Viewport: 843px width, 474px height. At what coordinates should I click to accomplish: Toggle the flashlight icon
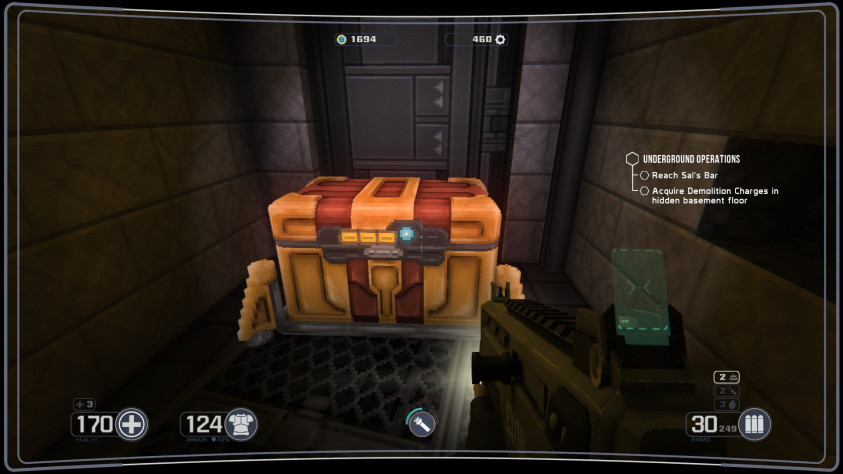(421, 426)
